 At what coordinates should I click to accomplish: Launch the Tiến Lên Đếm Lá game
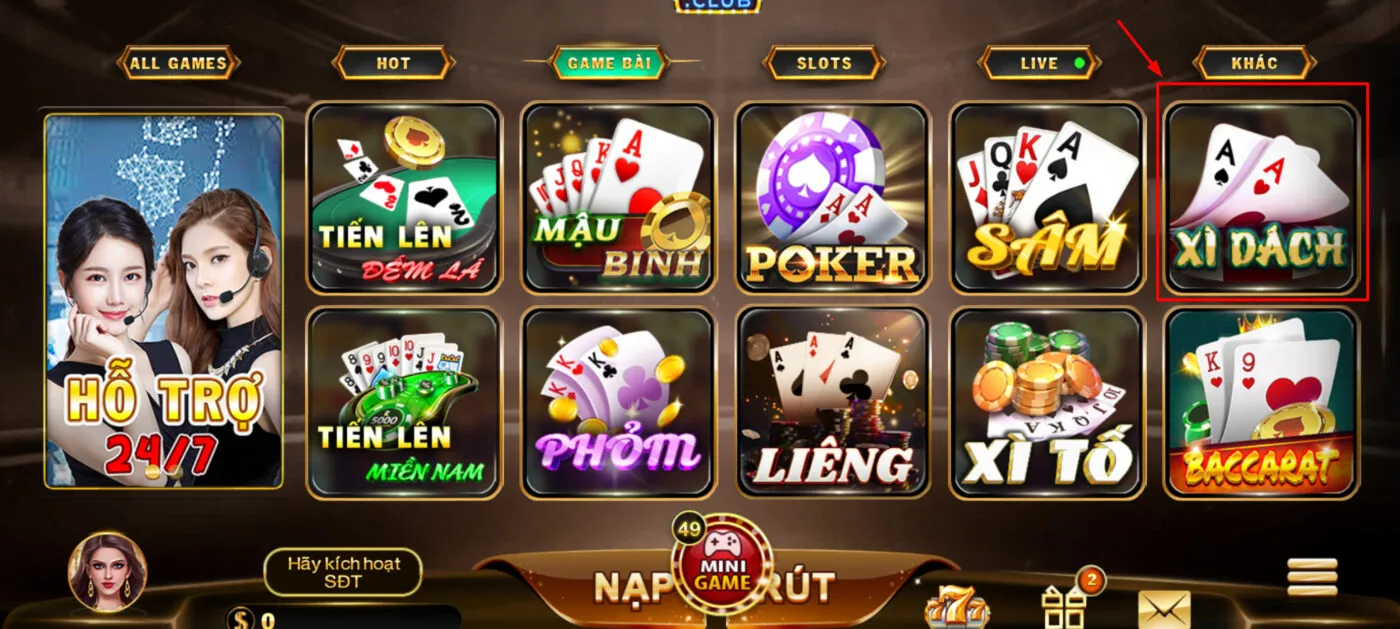pyautogui.click(x=404, y=197)
